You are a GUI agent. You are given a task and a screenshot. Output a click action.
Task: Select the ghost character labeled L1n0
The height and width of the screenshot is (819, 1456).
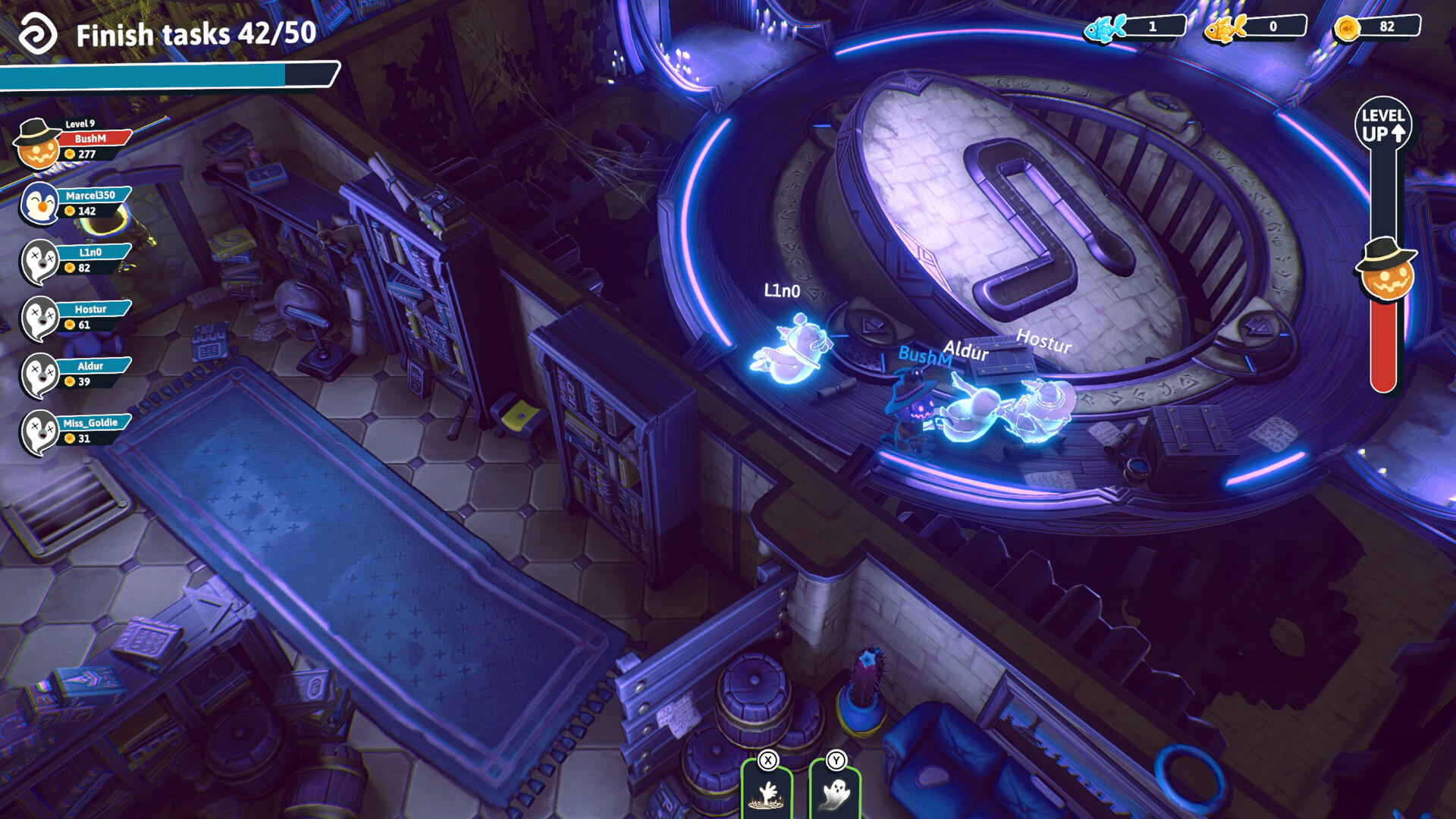pos(792,349)
